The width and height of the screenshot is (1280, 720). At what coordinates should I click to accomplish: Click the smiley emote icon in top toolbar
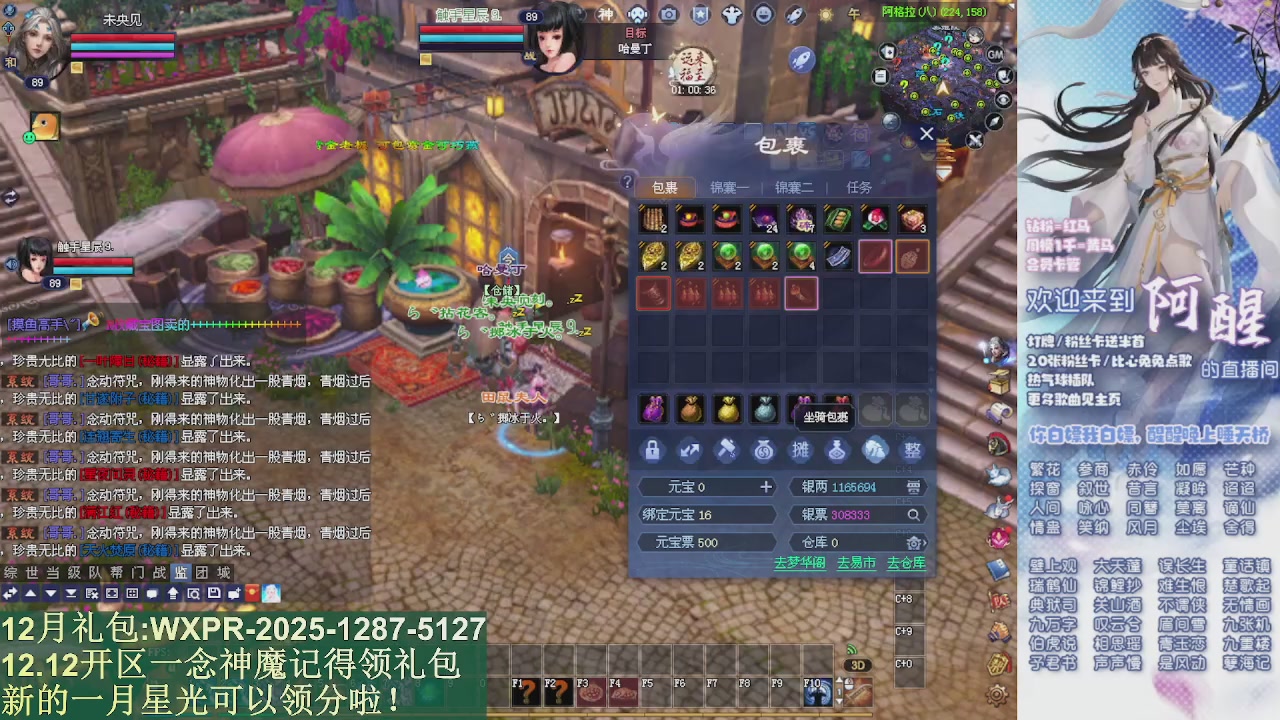tap(762, 14)
